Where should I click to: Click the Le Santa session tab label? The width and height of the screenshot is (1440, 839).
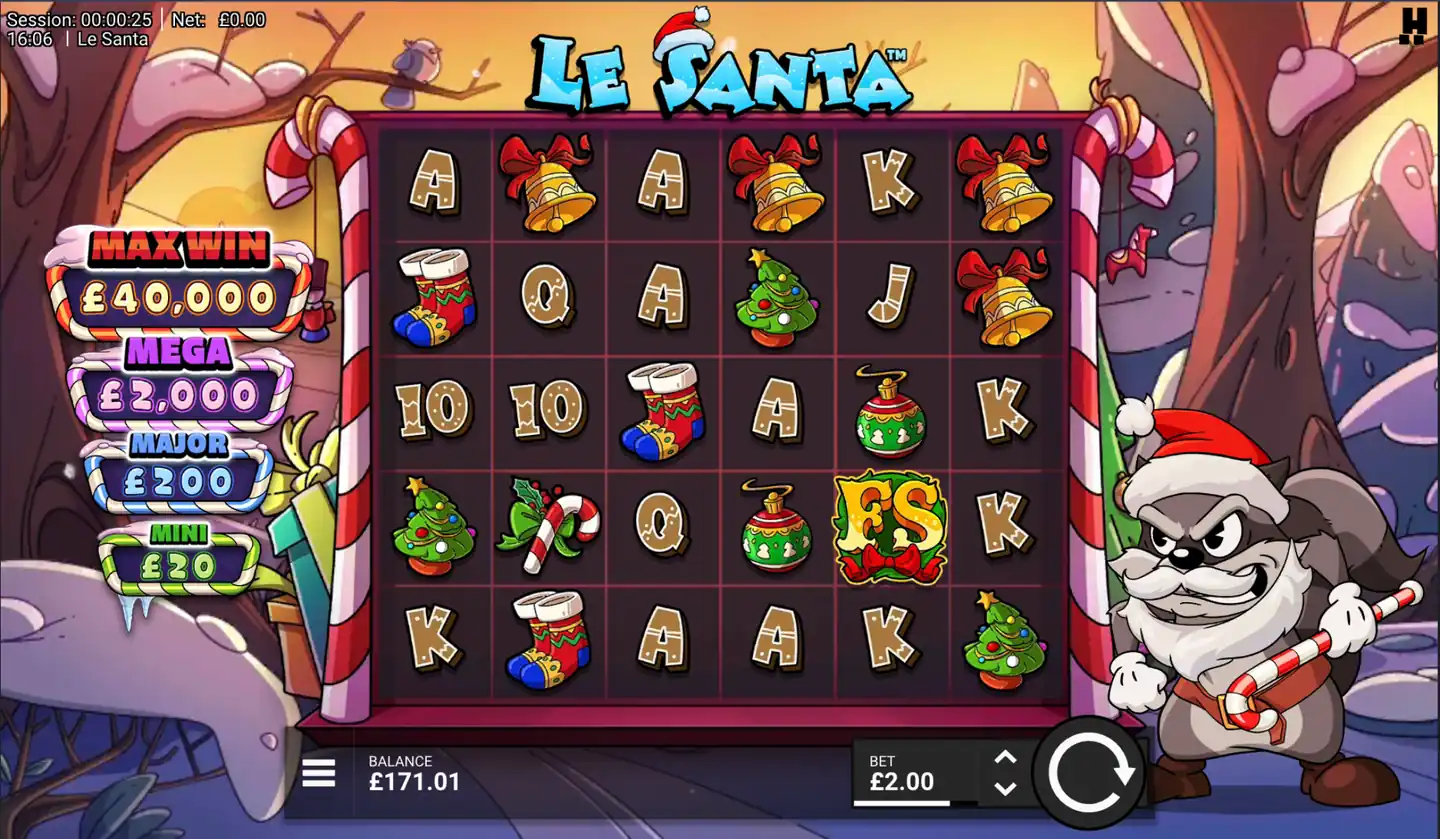pyautogui.click(x=113, y=38)
